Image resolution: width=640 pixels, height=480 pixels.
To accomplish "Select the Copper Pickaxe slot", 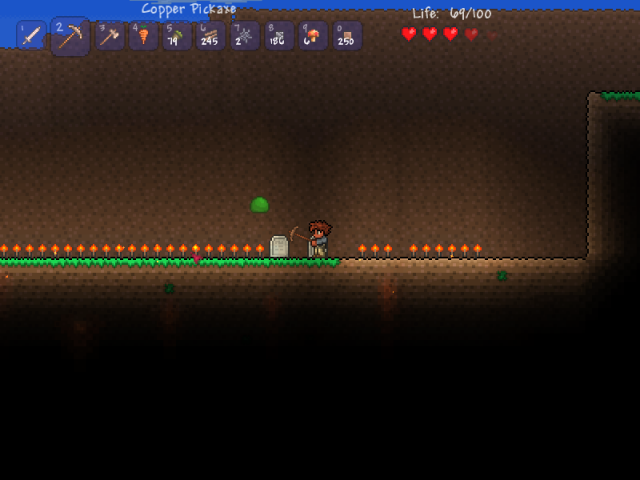I will click(70, 37).
